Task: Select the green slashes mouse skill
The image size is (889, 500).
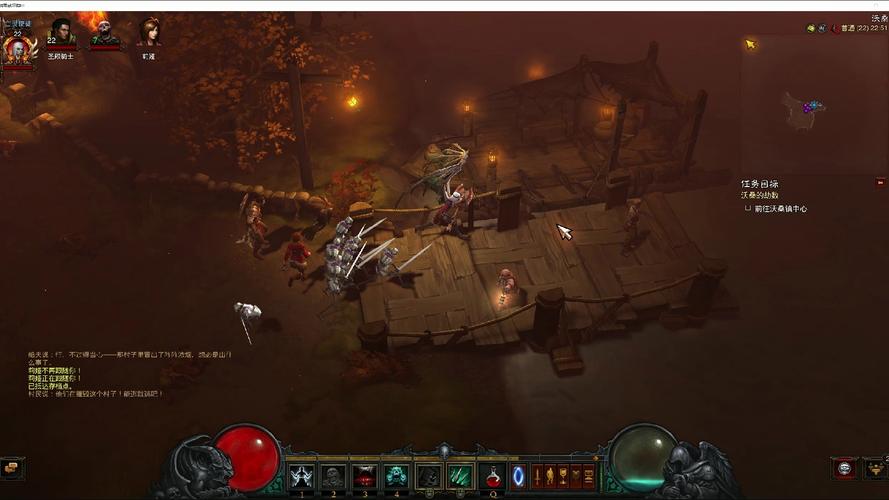Action: (459, 477)
